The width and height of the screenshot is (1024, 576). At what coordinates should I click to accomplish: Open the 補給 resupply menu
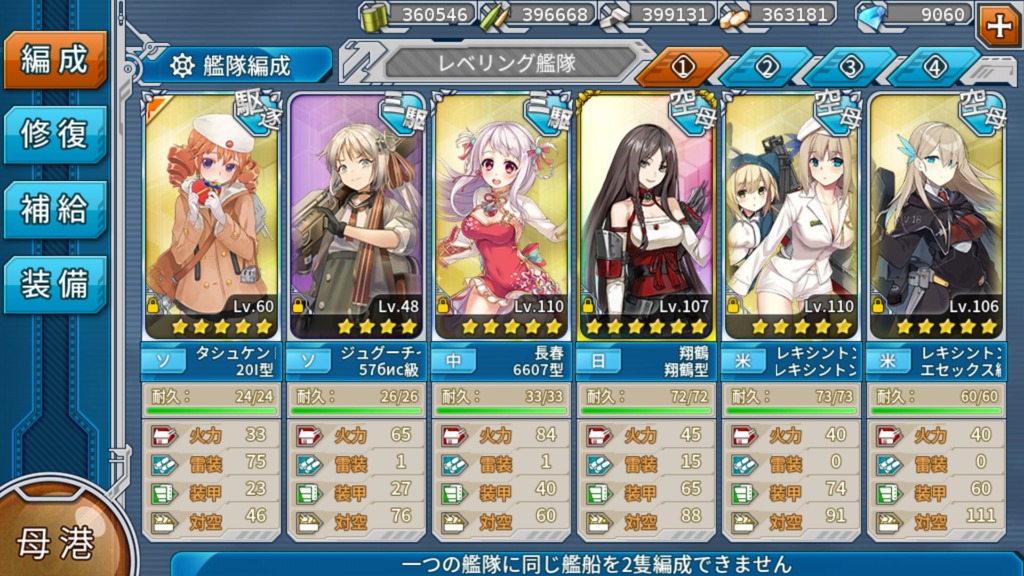click(x=54, y=209)
